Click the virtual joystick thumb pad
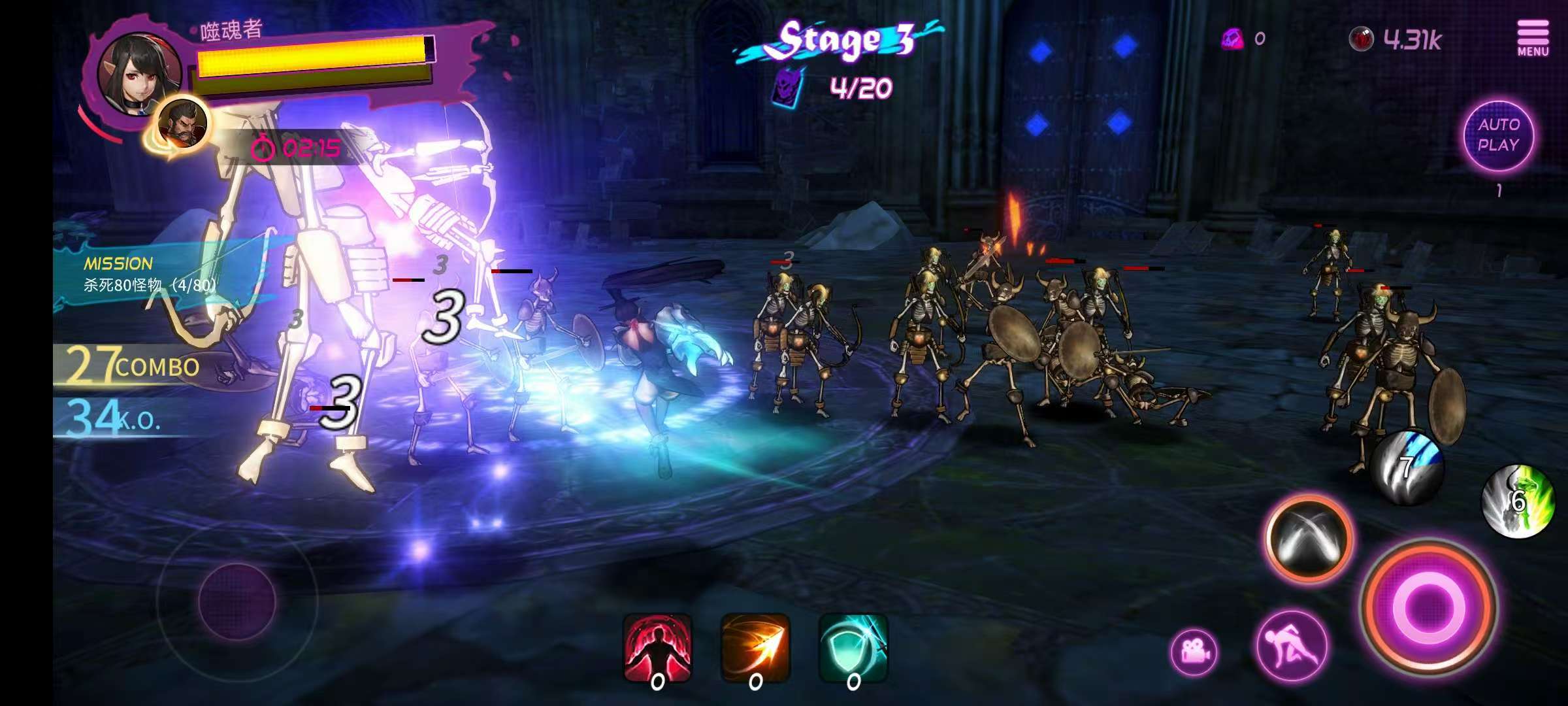The image size is (1568, 706). [237, 600]
